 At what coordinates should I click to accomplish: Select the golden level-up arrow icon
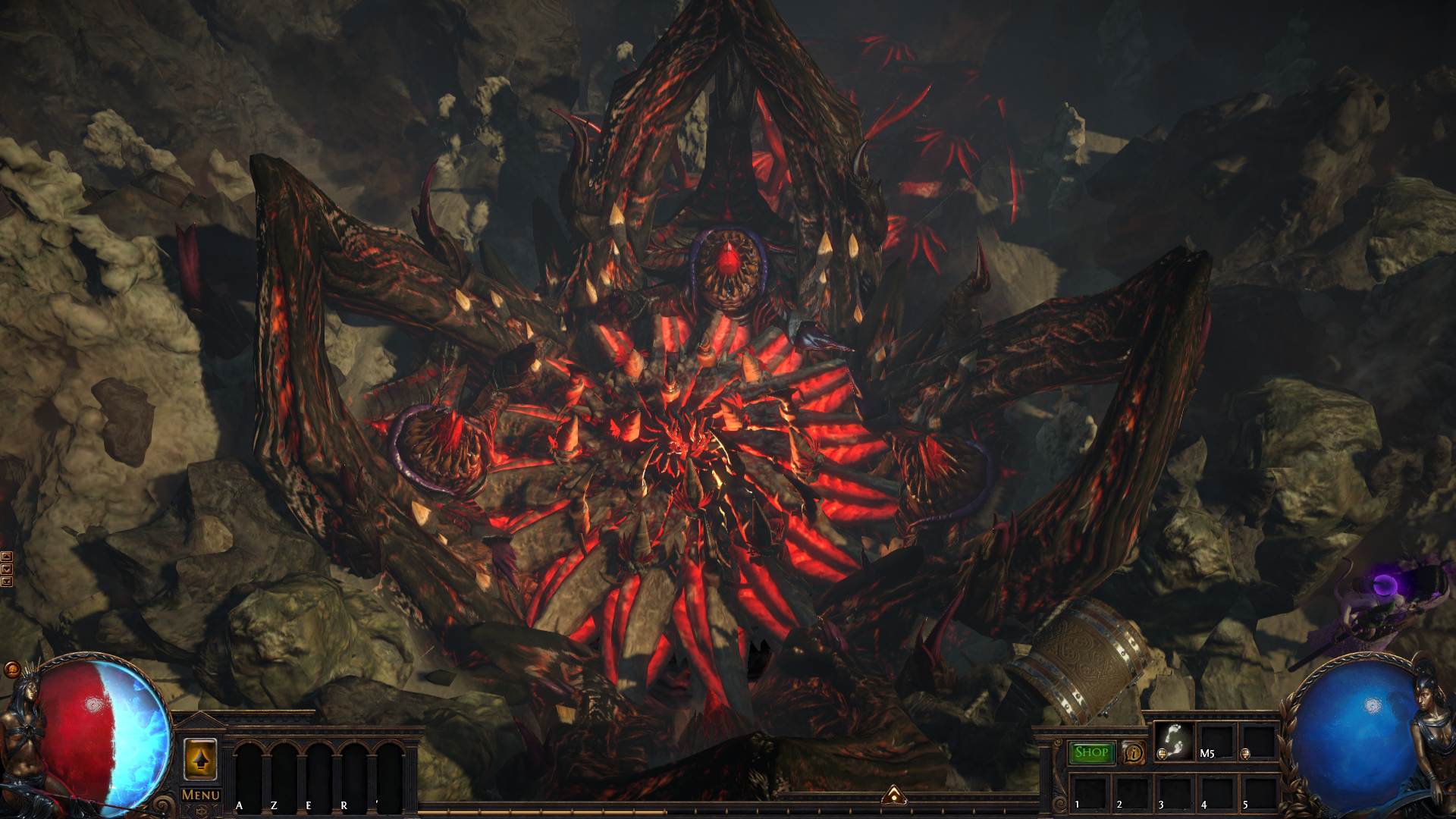coord(200,759)
